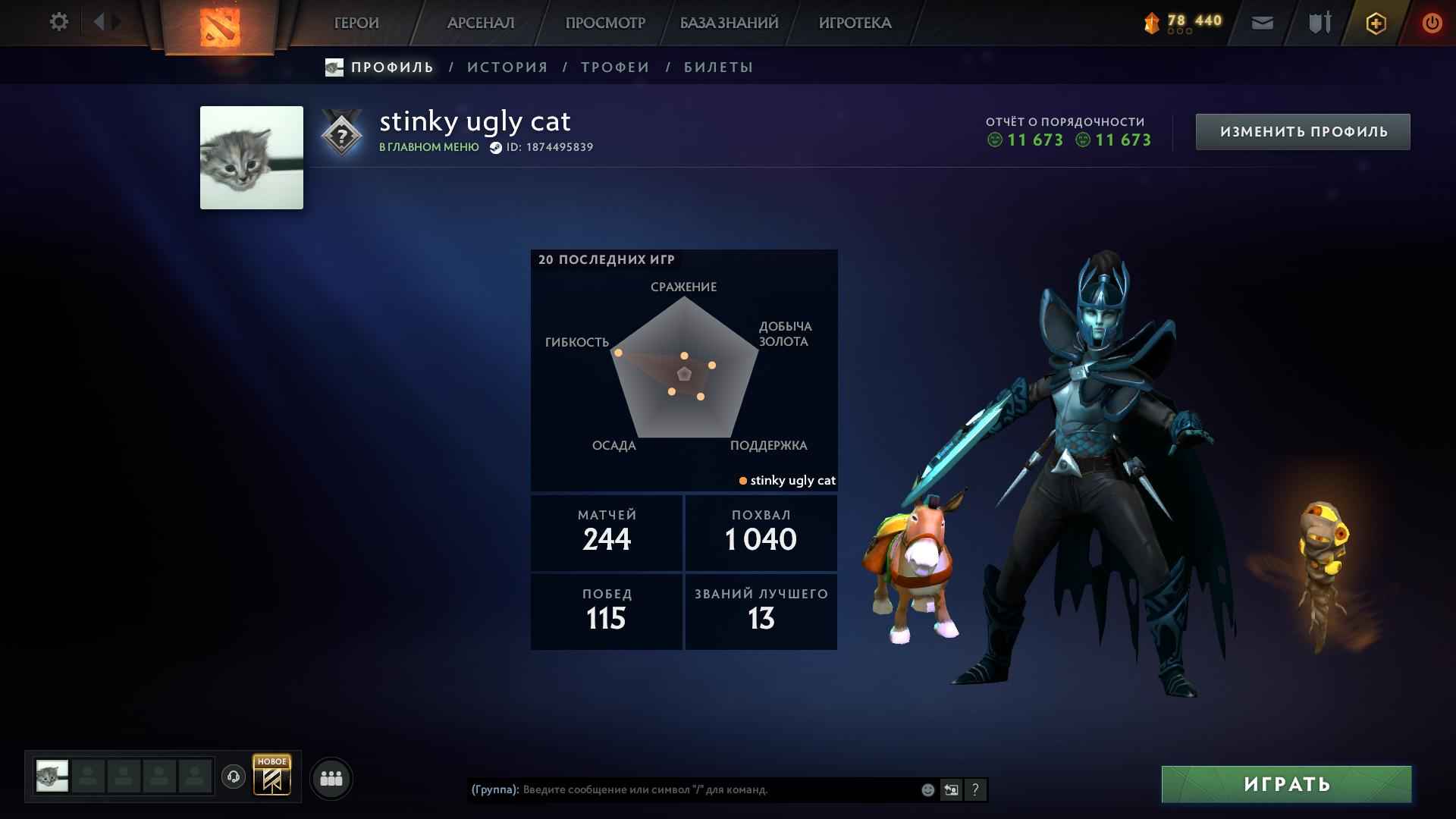The width and height of the screenshot is (1456, 819).
Task: Open the АРСЕНАЛ menu
Action: tap(483, 23)
